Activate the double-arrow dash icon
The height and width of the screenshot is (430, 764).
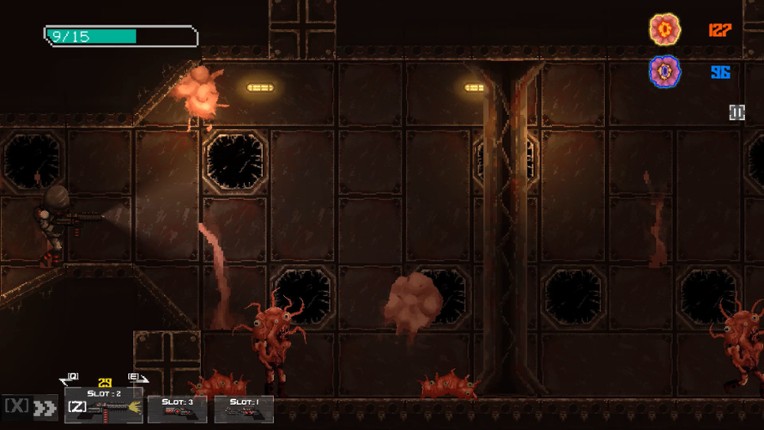point(44,407)
